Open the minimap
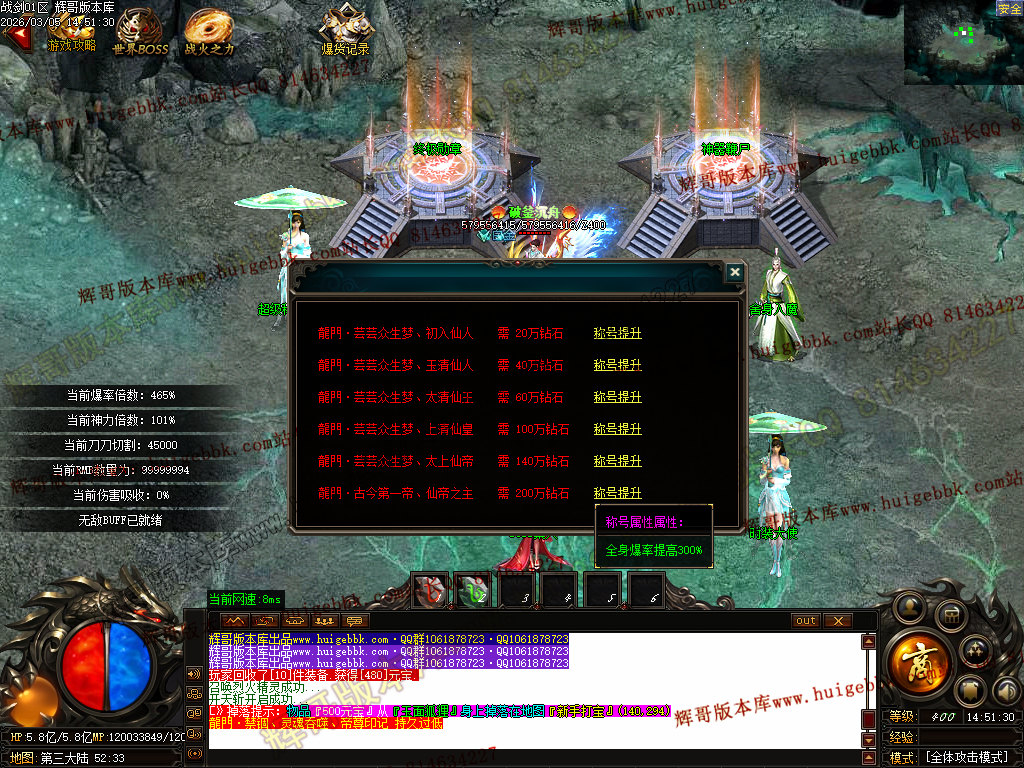Viewport: 1024px width, 768px height. tap(963, 42)
